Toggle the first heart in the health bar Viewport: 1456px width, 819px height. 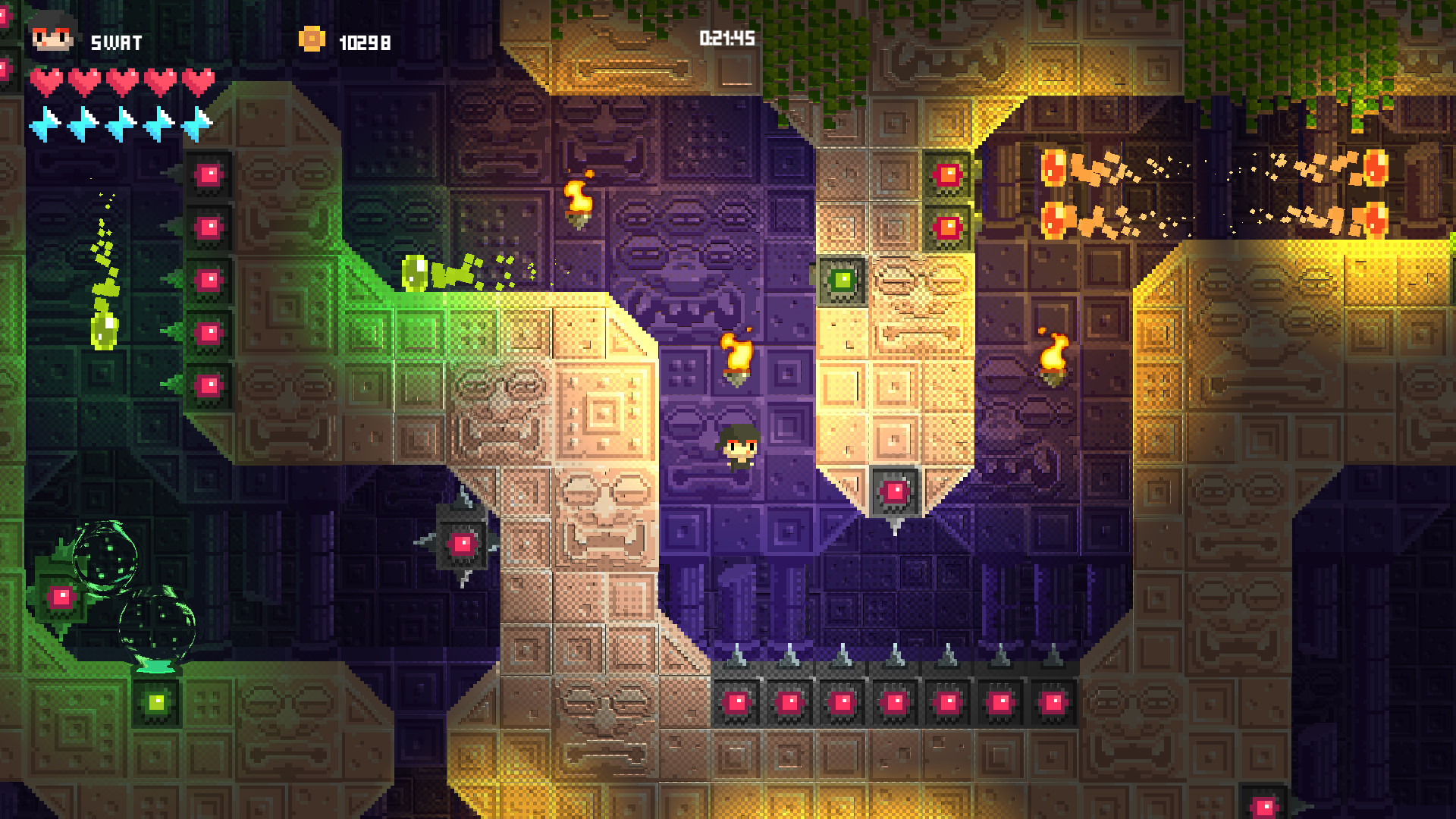tap(49, 79)
